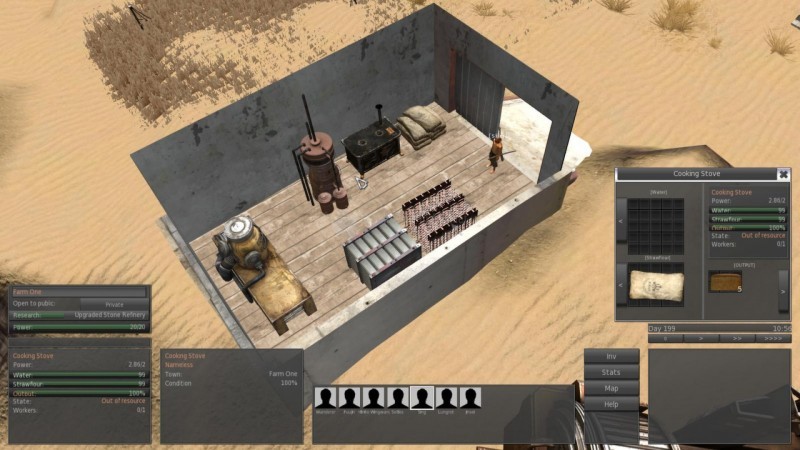This screenshot has height=450, width=800.
Task: Pause the game with the leftmost speed button
Action: click(x=667, y=340)
